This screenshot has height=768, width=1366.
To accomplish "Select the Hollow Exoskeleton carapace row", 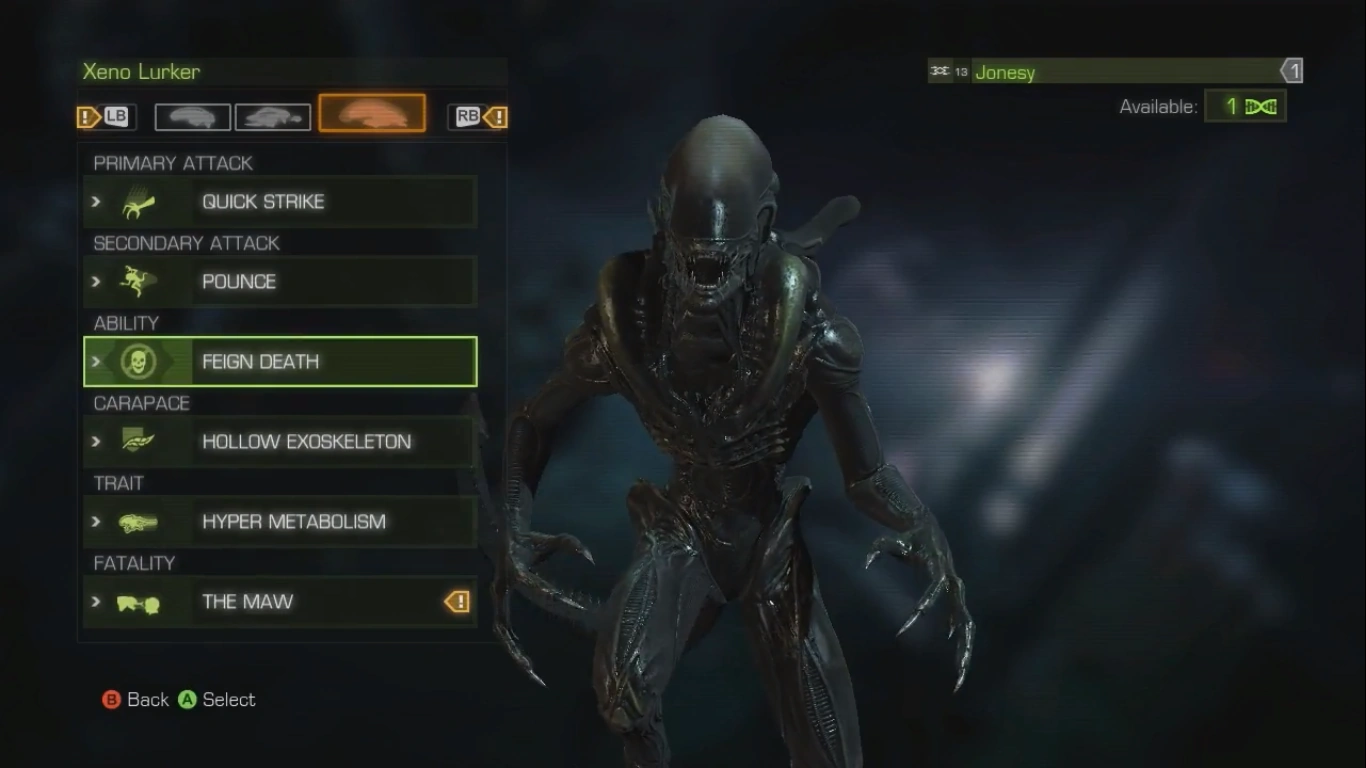I will click(280, 442).
